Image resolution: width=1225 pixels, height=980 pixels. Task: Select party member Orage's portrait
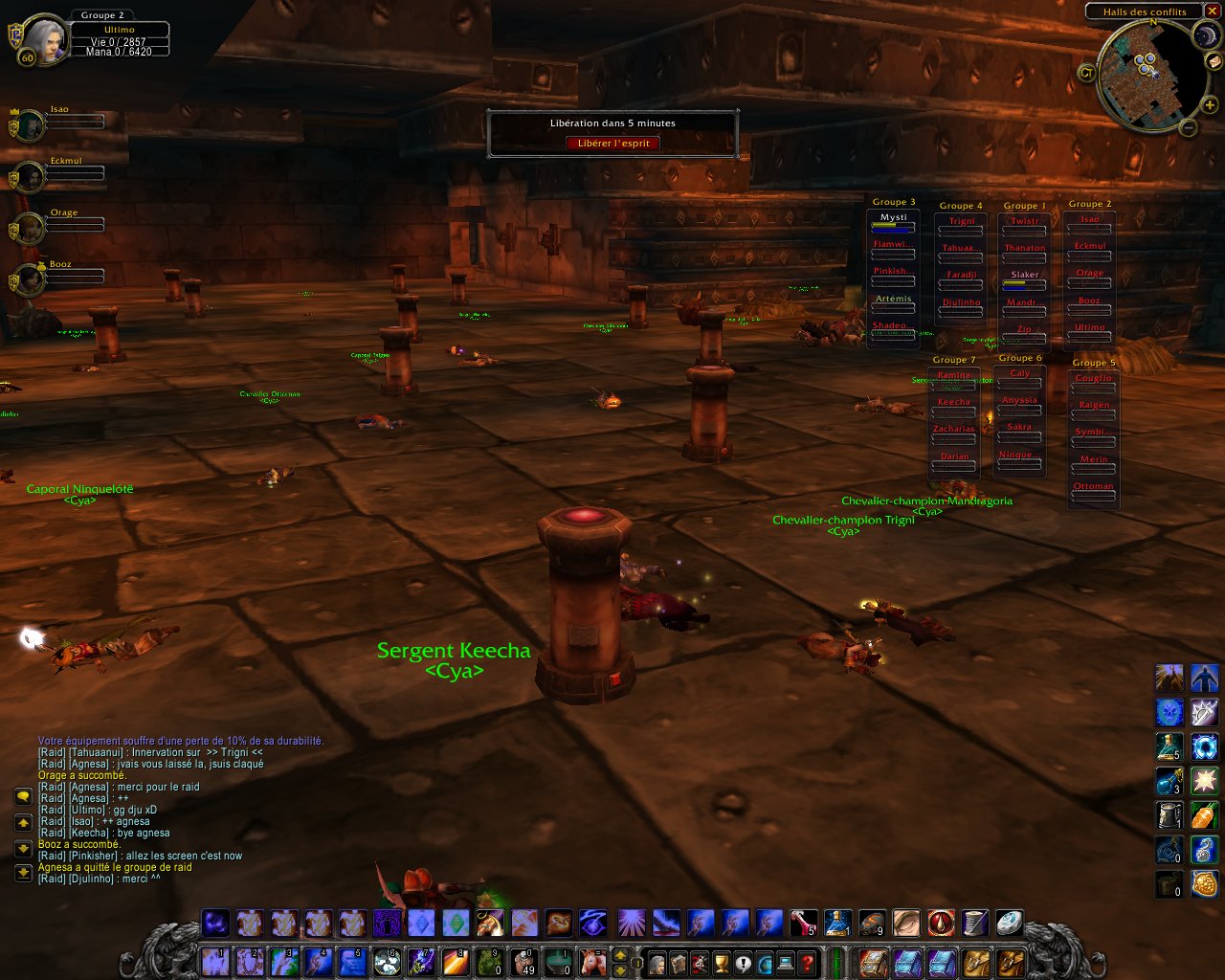pyautogui.click(x=31, y=229)
